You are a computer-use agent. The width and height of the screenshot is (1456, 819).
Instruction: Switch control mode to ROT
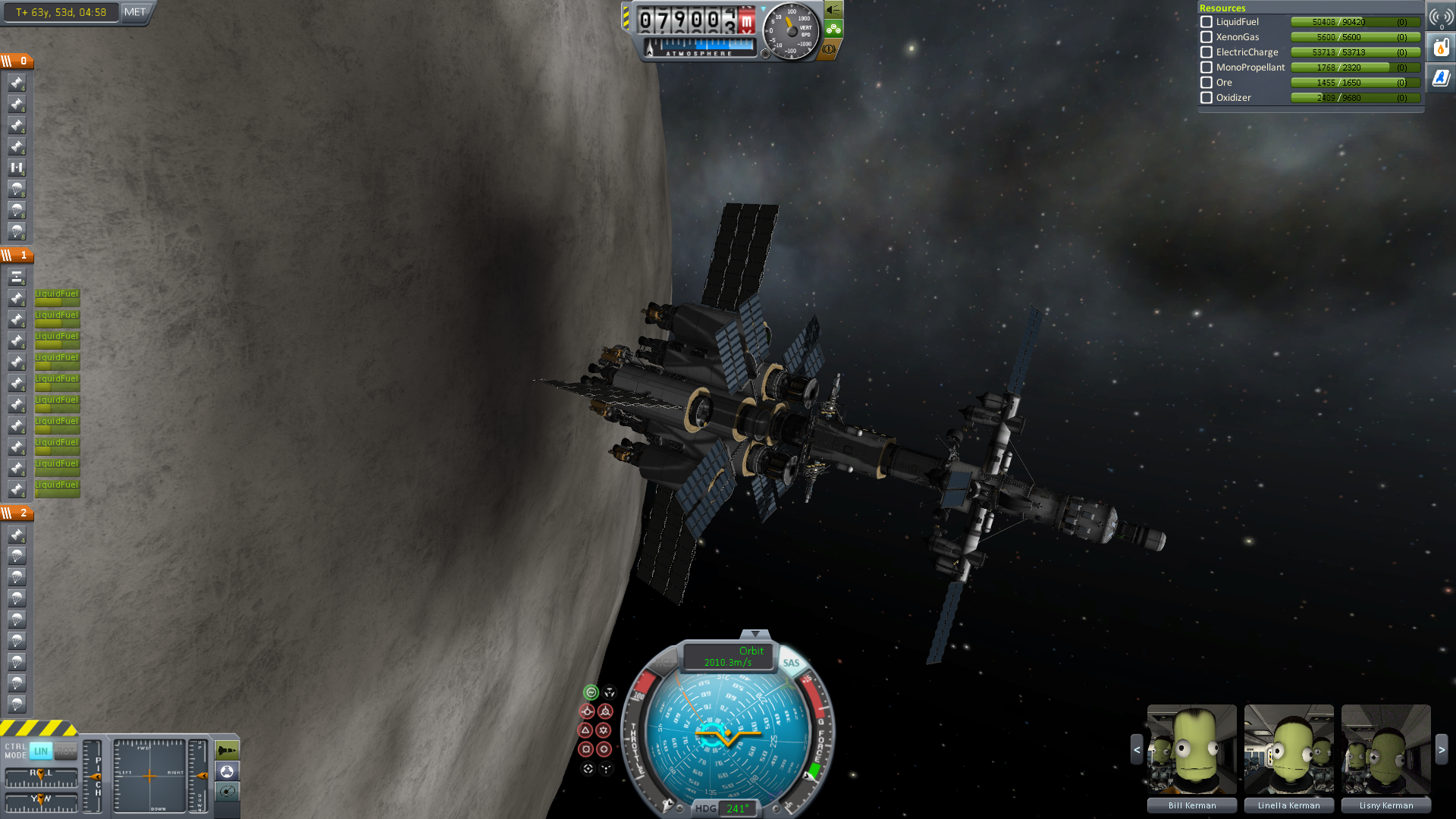point(66,752)
